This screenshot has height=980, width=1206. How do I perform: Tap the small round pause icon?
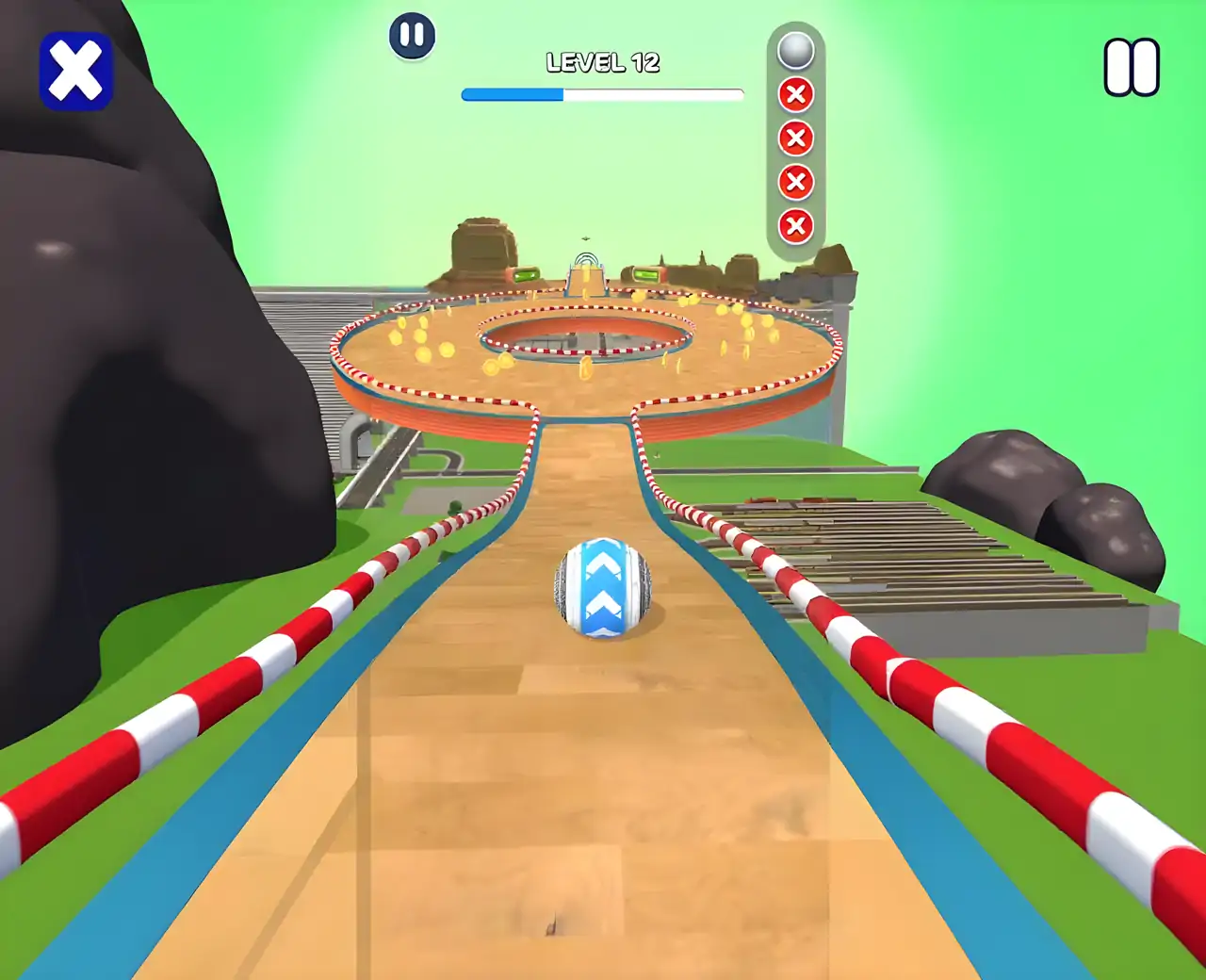pyautogui.click(x=412, y=37)
